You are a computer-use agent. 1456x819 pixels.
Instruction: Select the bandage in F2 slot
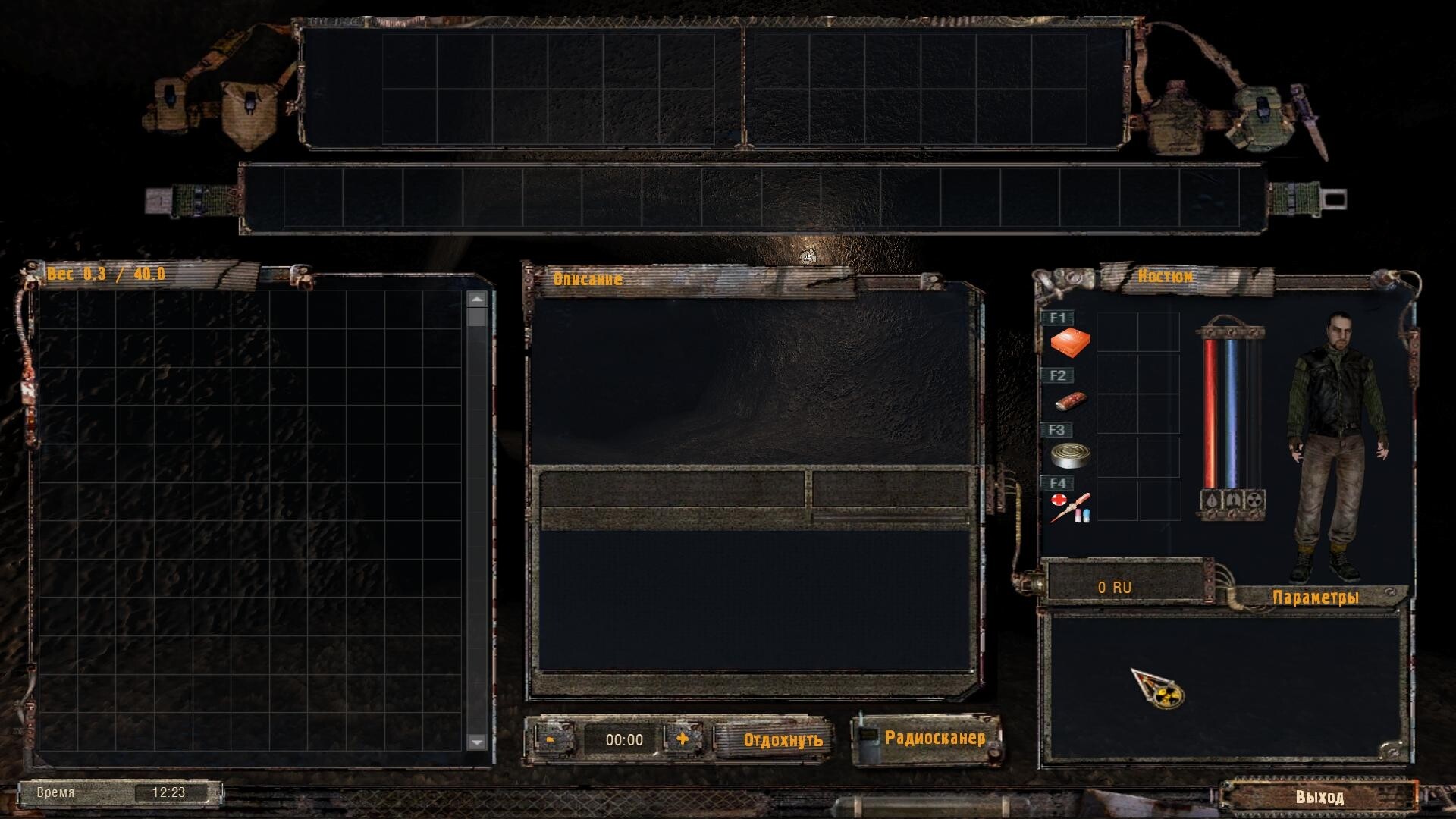(1070, 400)
